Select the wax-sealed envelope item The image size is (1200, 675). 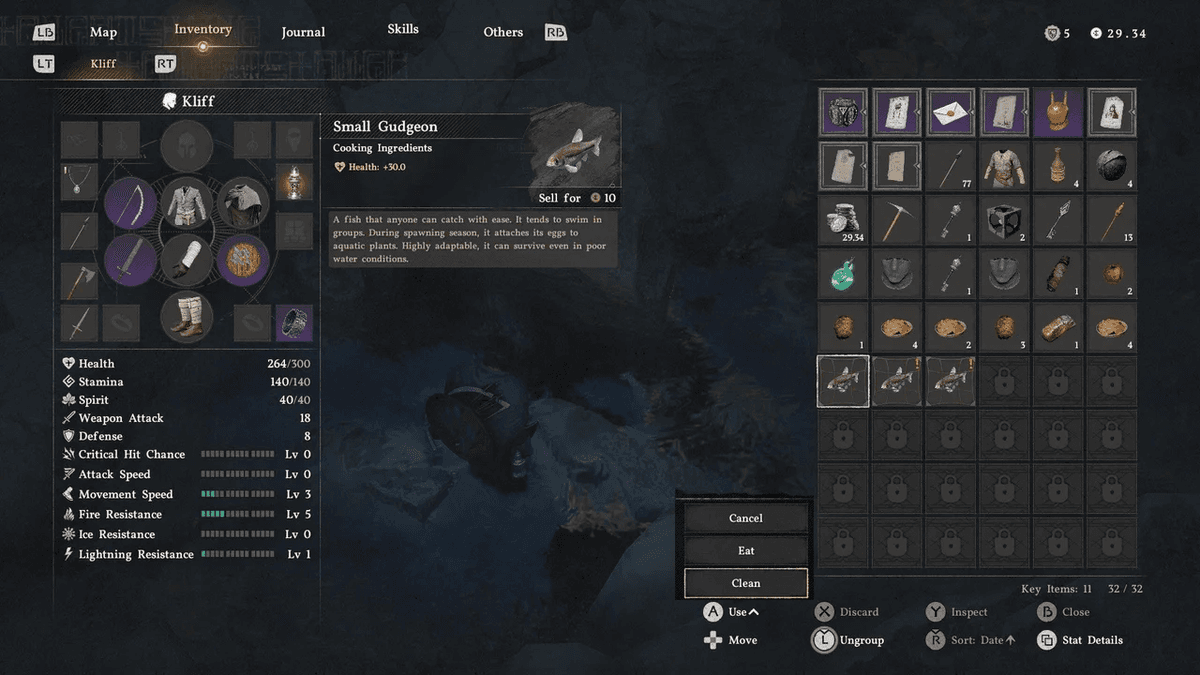click(951, 112)
